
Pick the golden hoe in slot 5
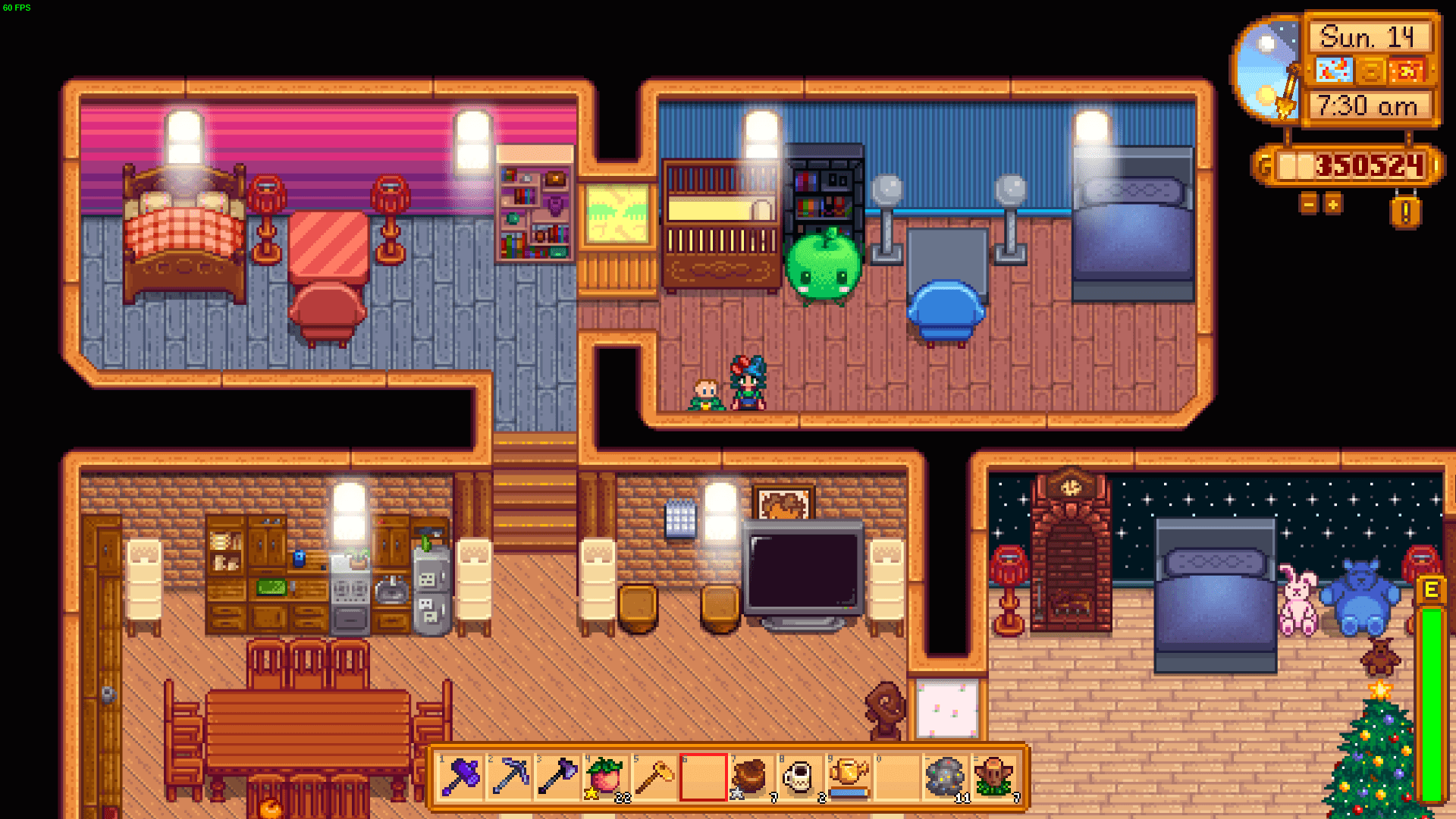tap(654, 777)
